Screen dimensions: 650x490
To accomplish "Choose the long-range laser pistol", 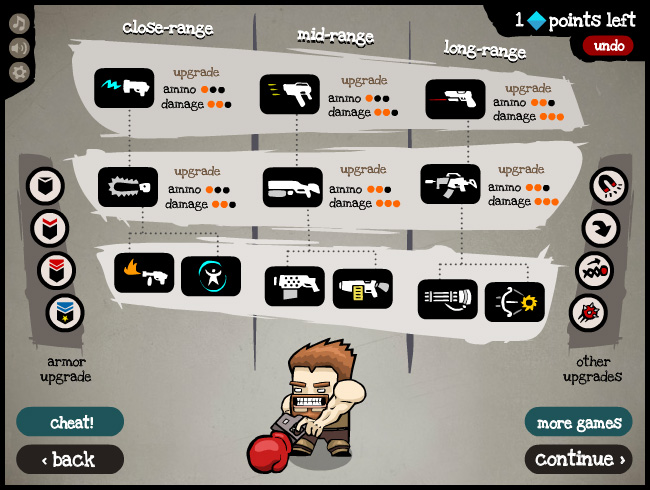I will (x=456, y=99).
